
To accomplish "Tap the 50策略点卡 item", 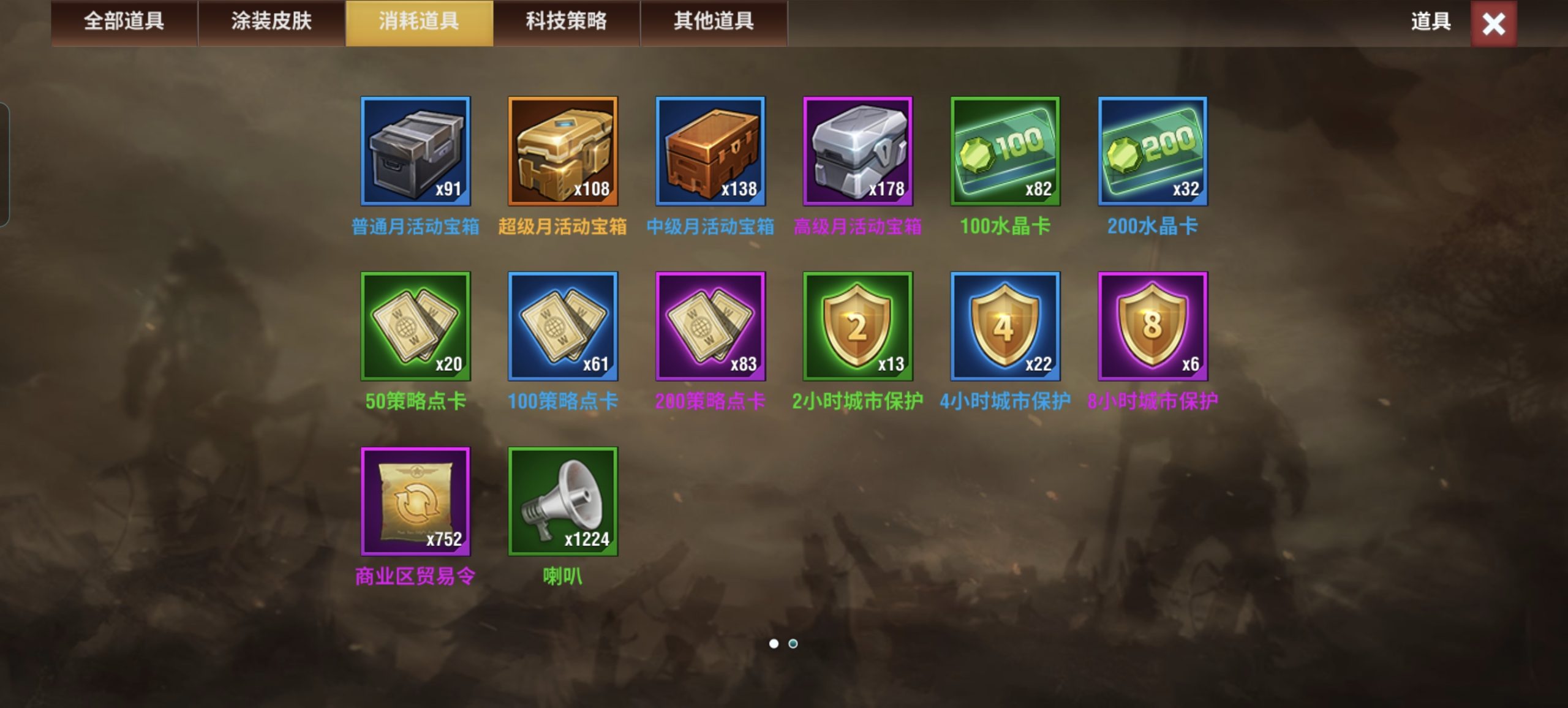I will 415,328.
